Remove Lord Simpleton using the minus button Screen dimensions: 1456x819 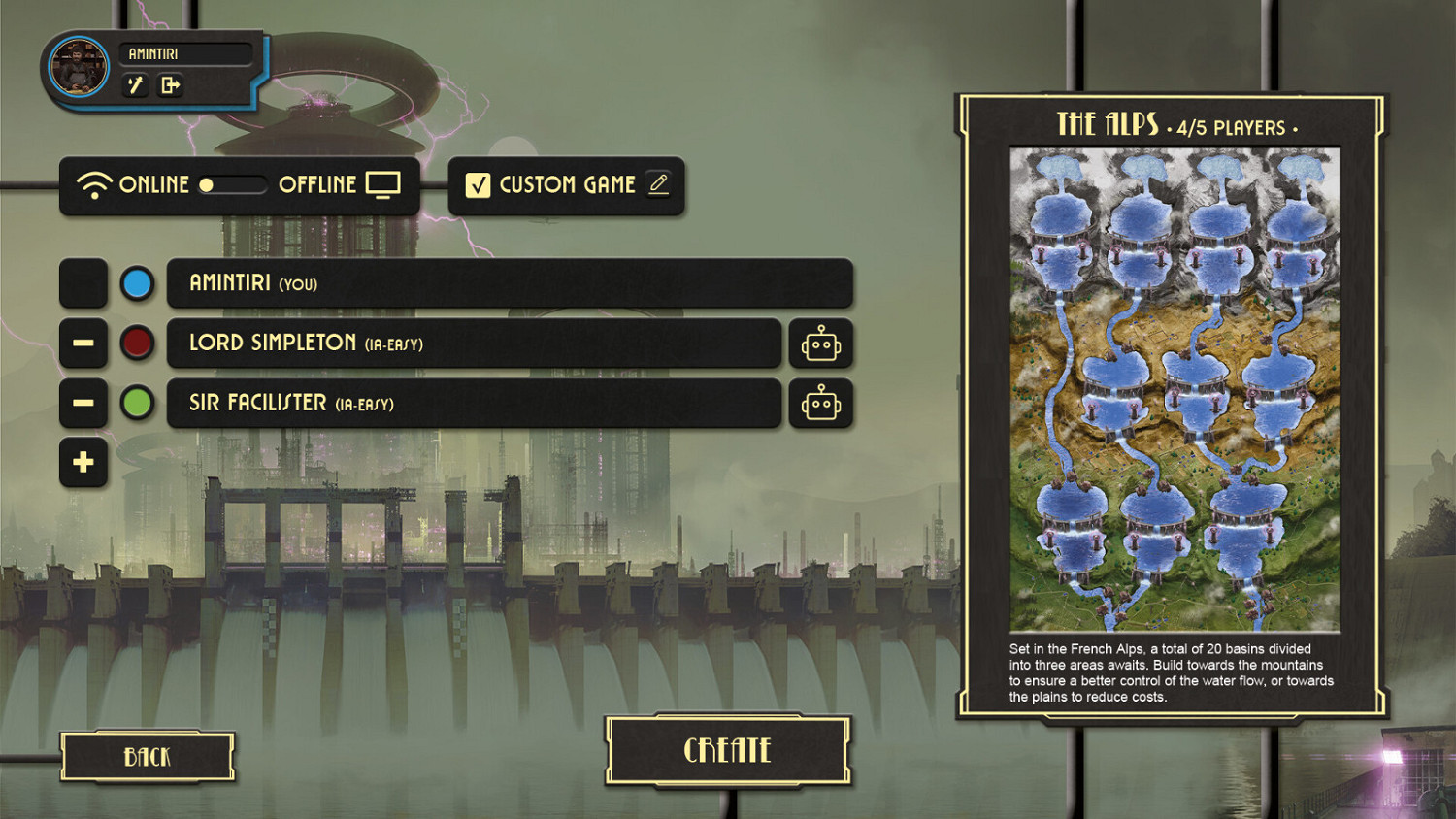[x=83, y=344]
